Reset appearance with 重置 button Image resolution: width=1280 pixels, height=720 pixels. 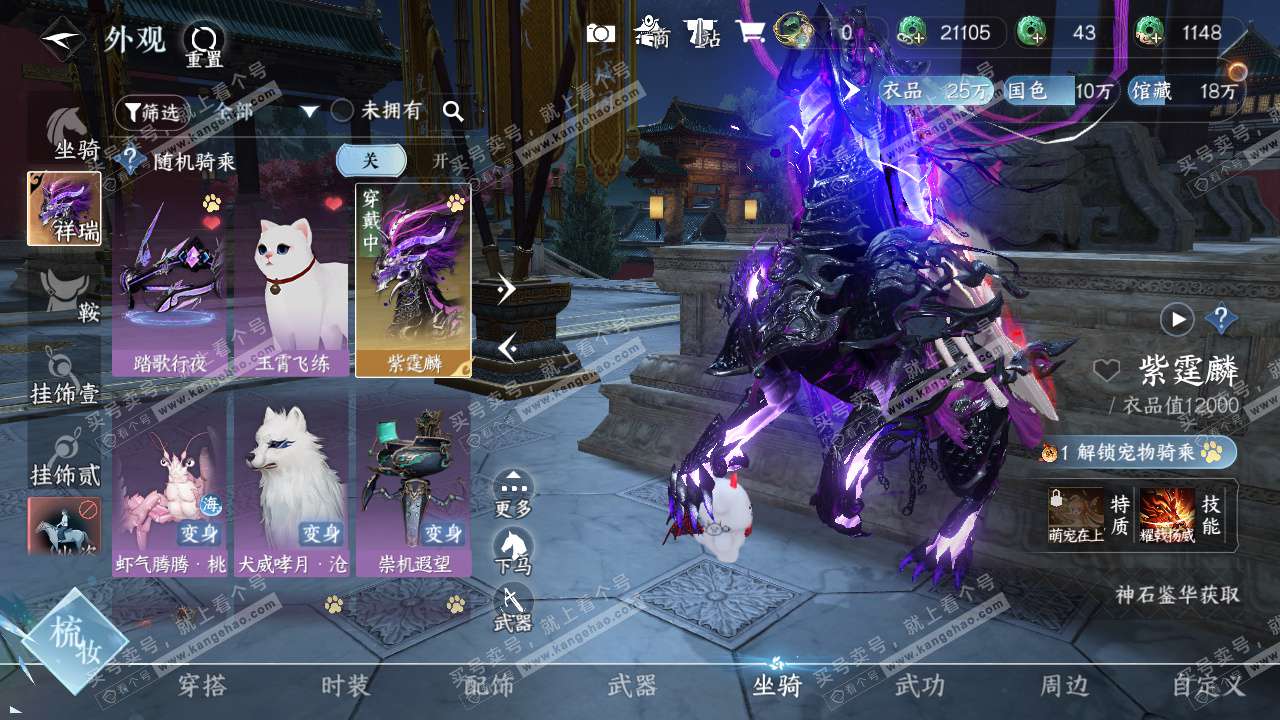point(203,44)
